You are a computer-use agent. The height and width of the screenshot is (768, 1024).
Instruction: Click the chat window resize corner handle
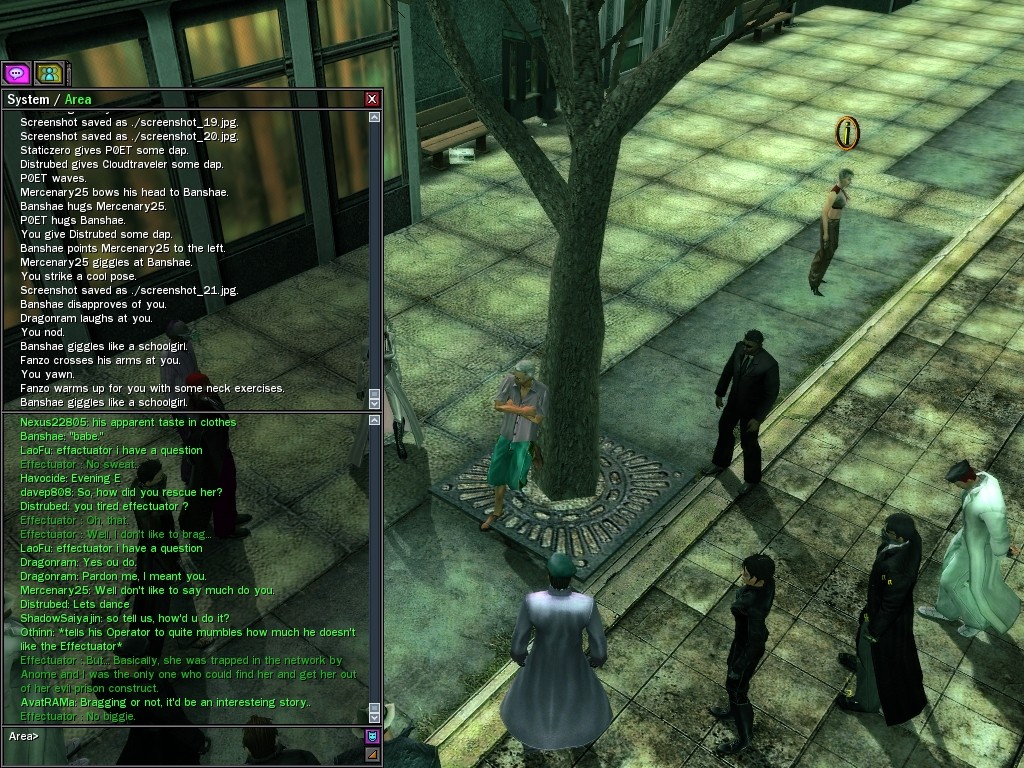click(x=372, y=754)
